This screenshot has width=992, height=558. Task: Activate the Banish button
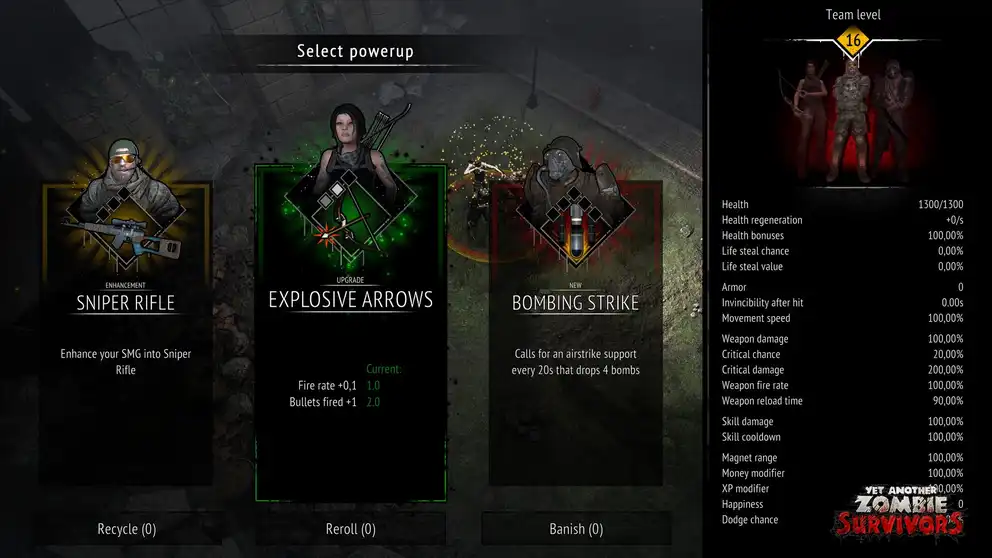575,529
